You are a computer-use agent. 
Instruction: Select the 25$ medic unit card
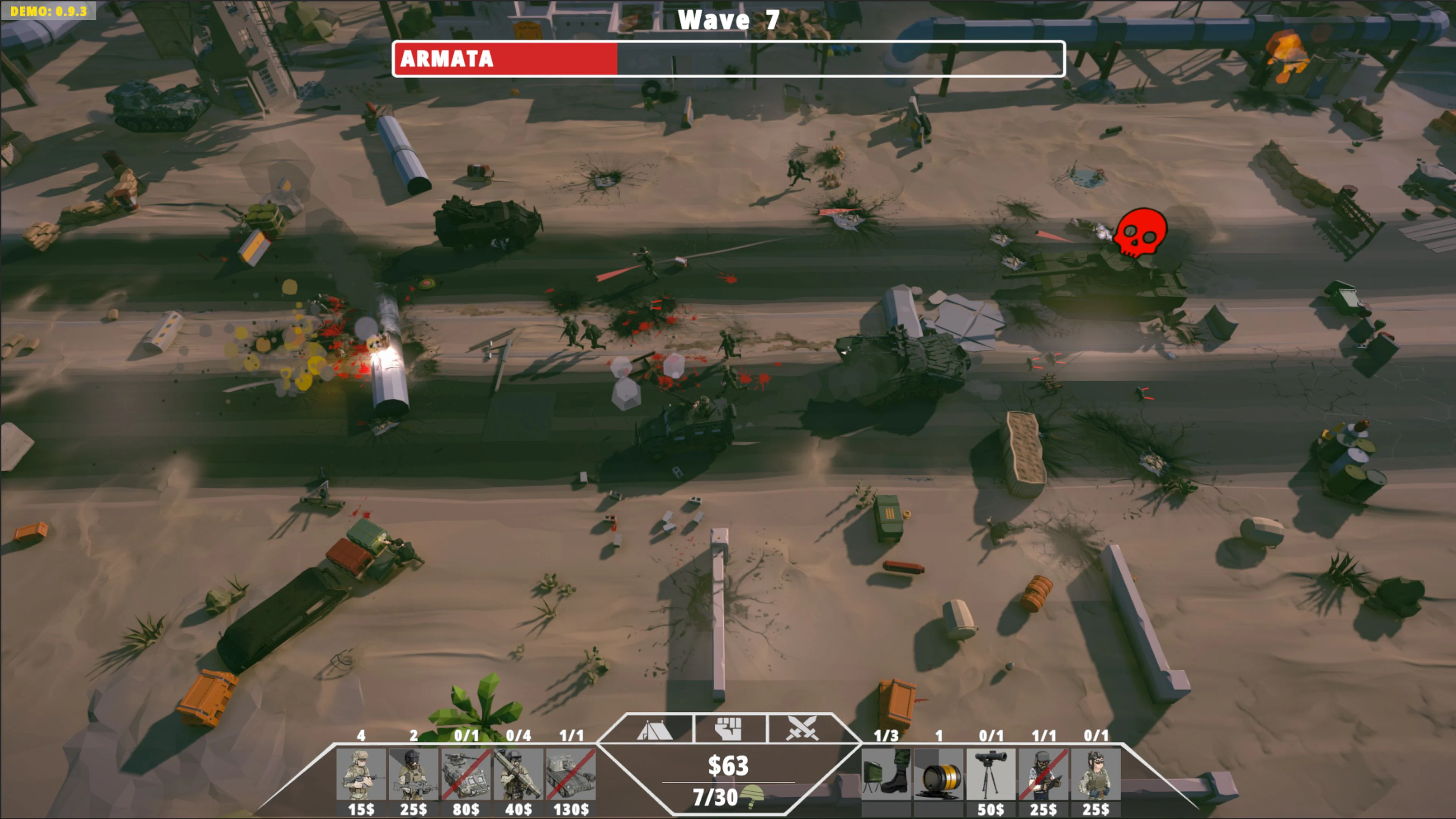click(x=1095, y=774)
